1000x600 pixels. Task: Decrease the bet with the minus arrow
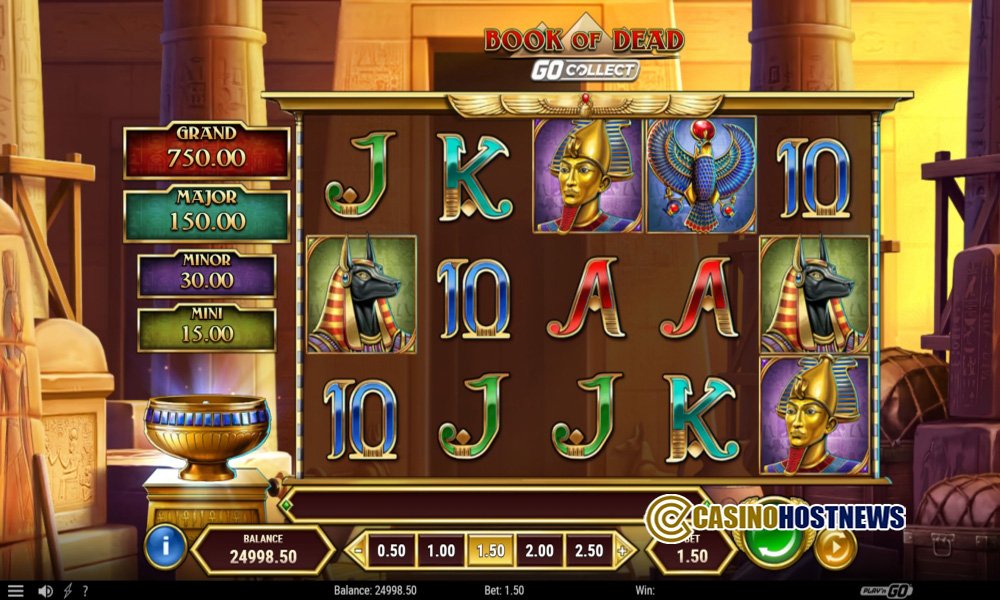[x=358, y=550]
